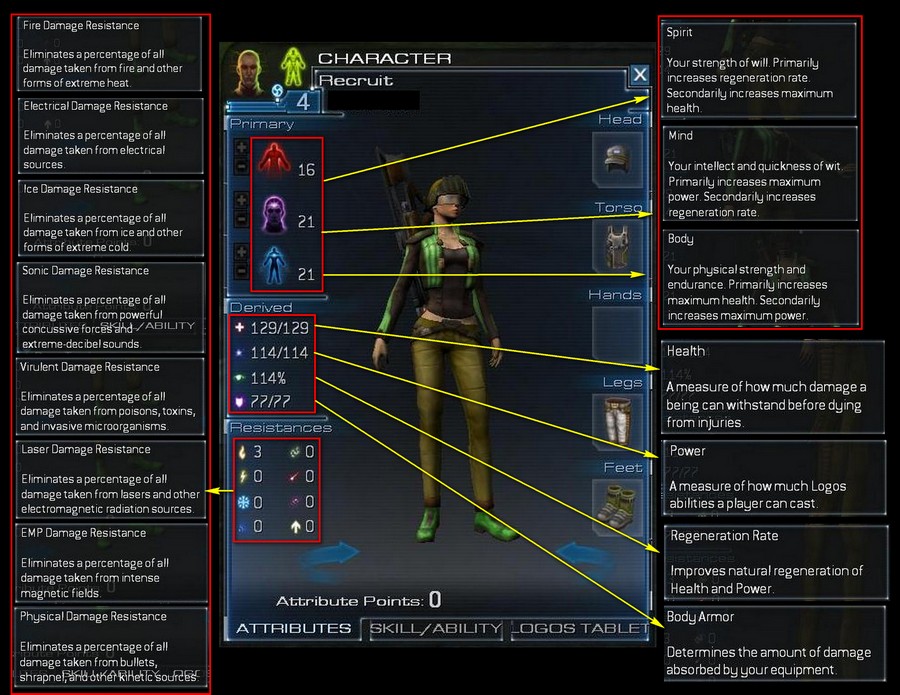Image resolution: width=900 pixels, height=695 pixels.
Task: Open the Logos Tablet tab
Action: point(580,629)
